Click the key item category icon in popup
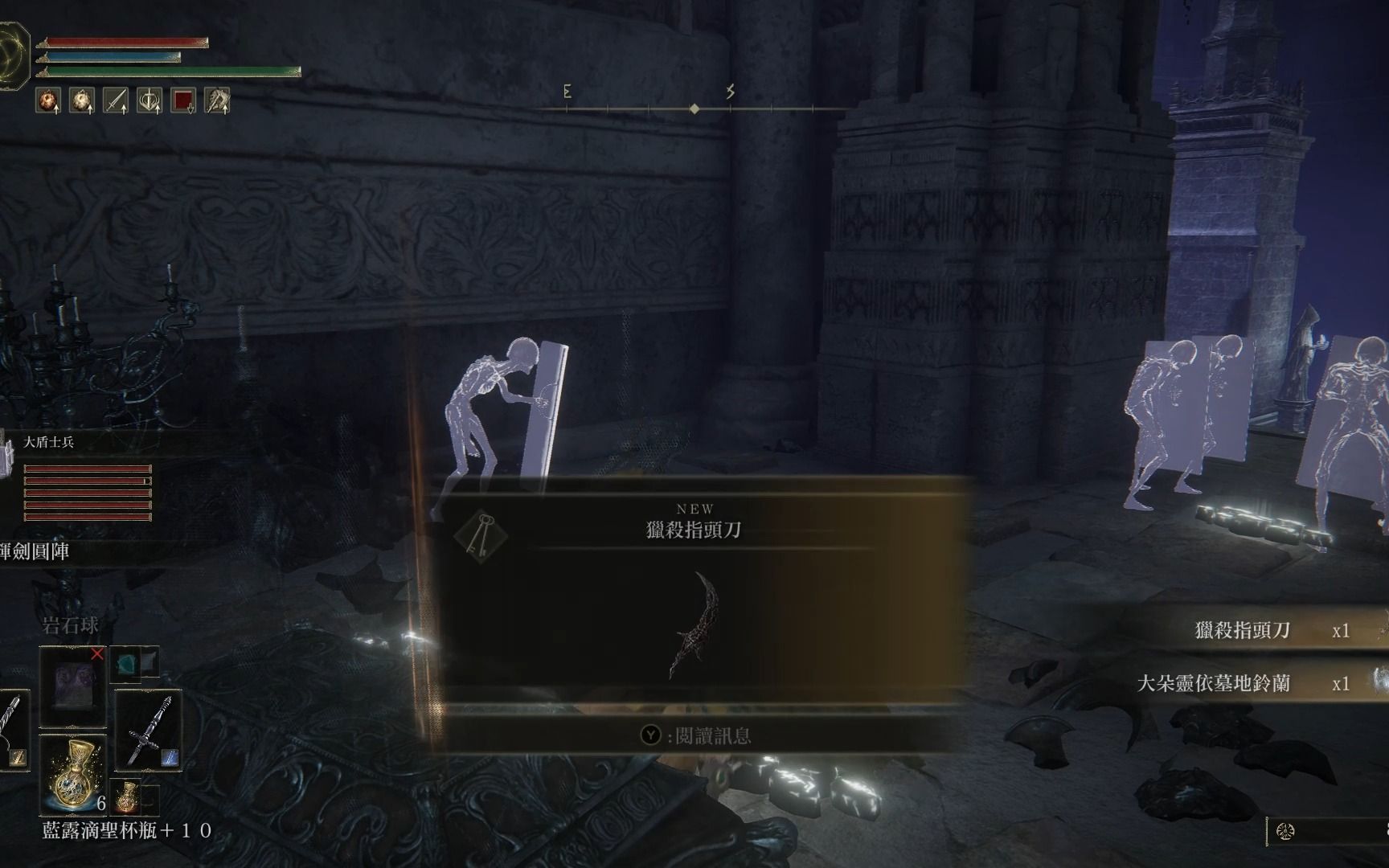This screenshot has height=868, width=1389. [481, 535]
